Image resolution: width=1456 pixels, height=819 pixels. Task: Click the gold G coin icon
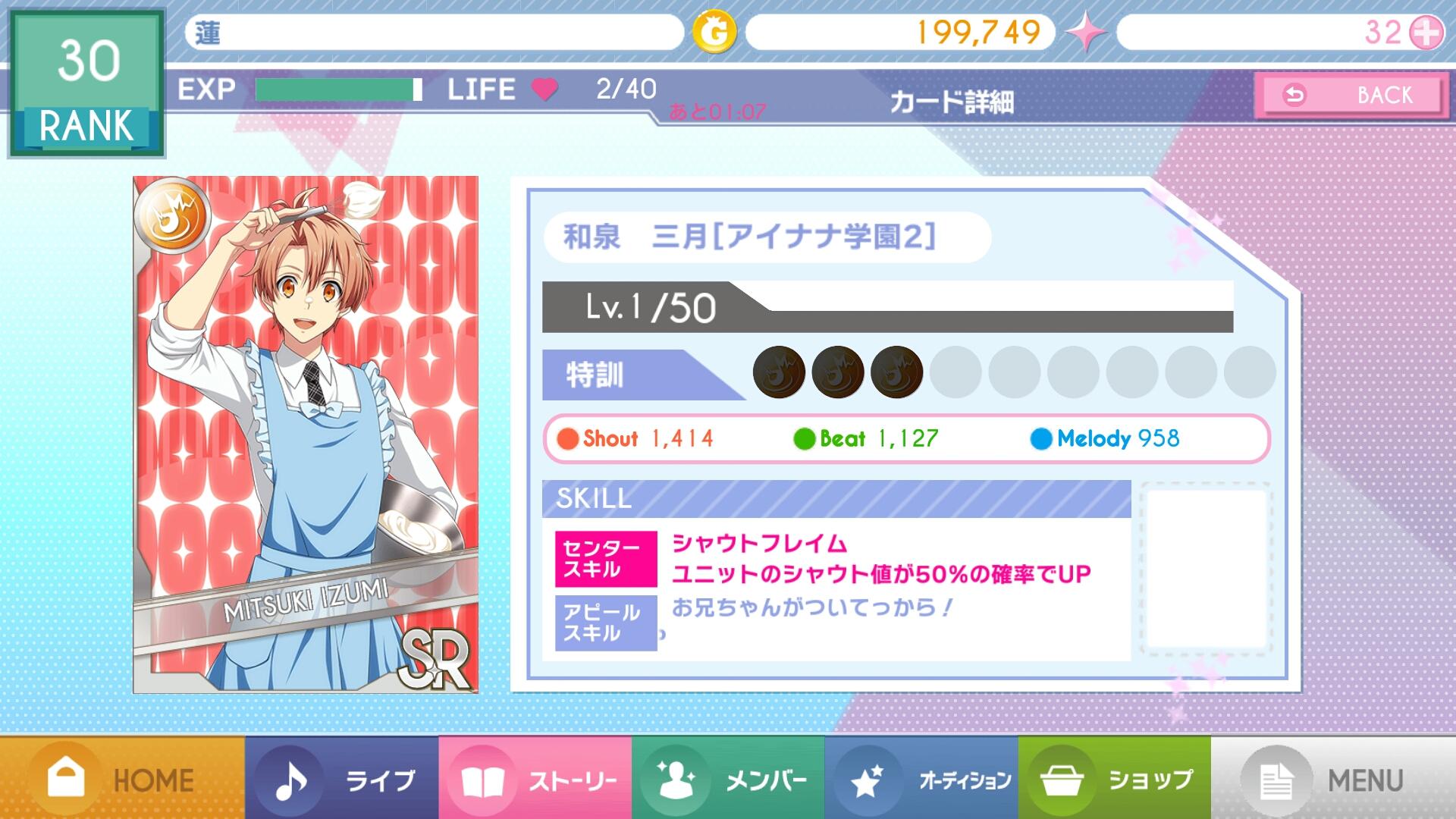(x=714, y=33)
